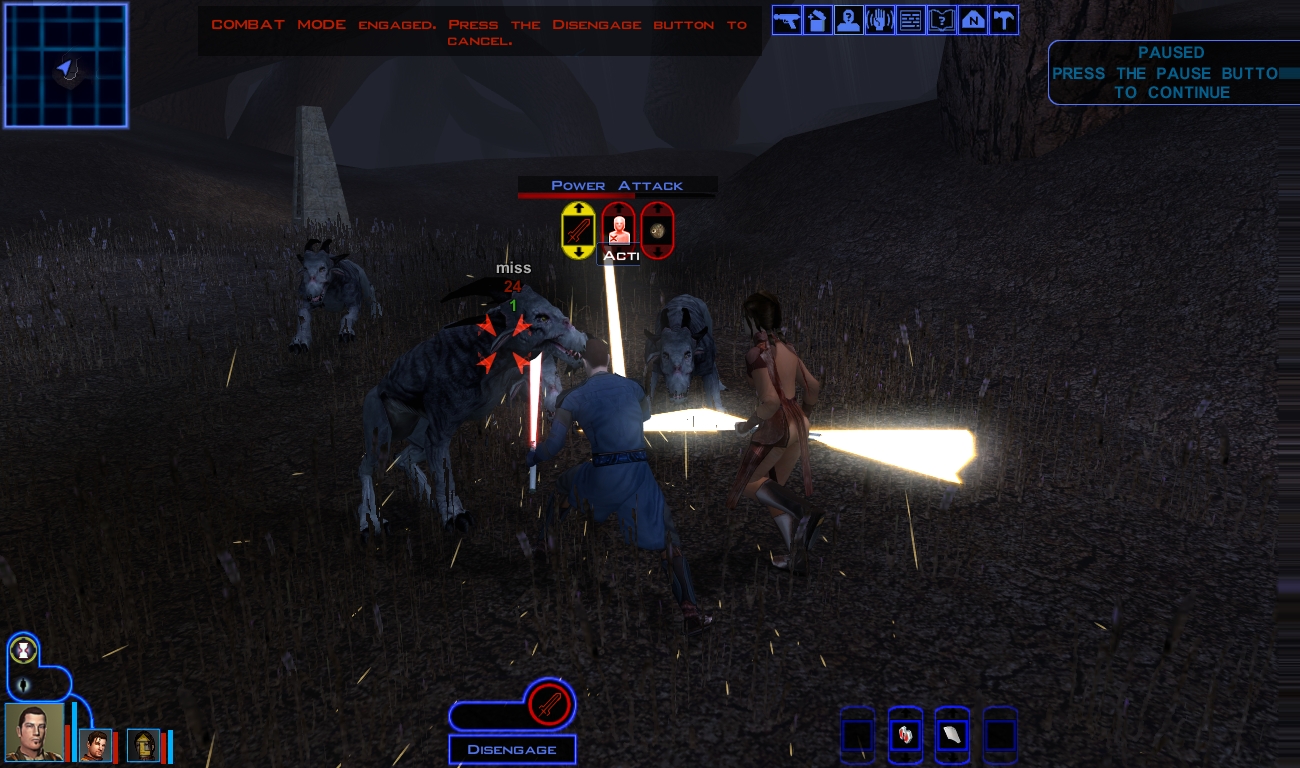The height and width of the screenshot is (768, 1300).
Task: Open the inventory box icon
Action: (818, 20)
